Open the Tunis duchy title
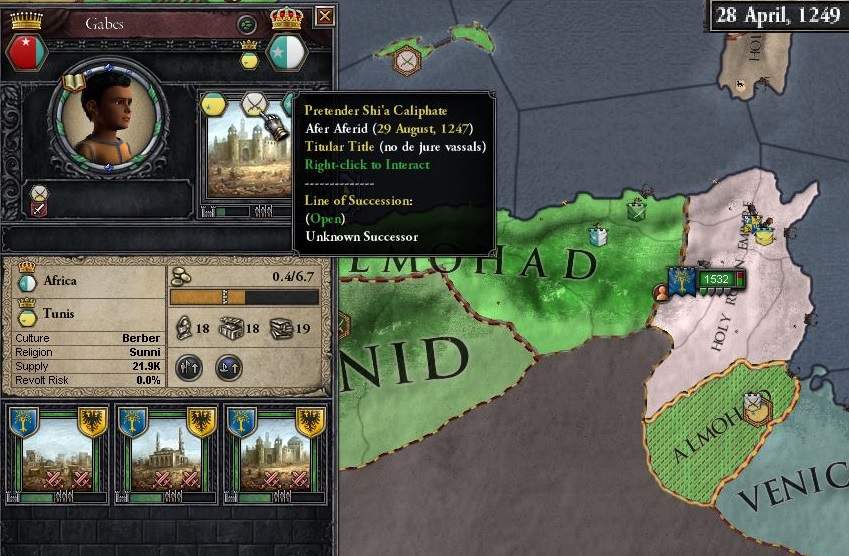849x556 pixels. pyautogui.click(x=27, y=313)
